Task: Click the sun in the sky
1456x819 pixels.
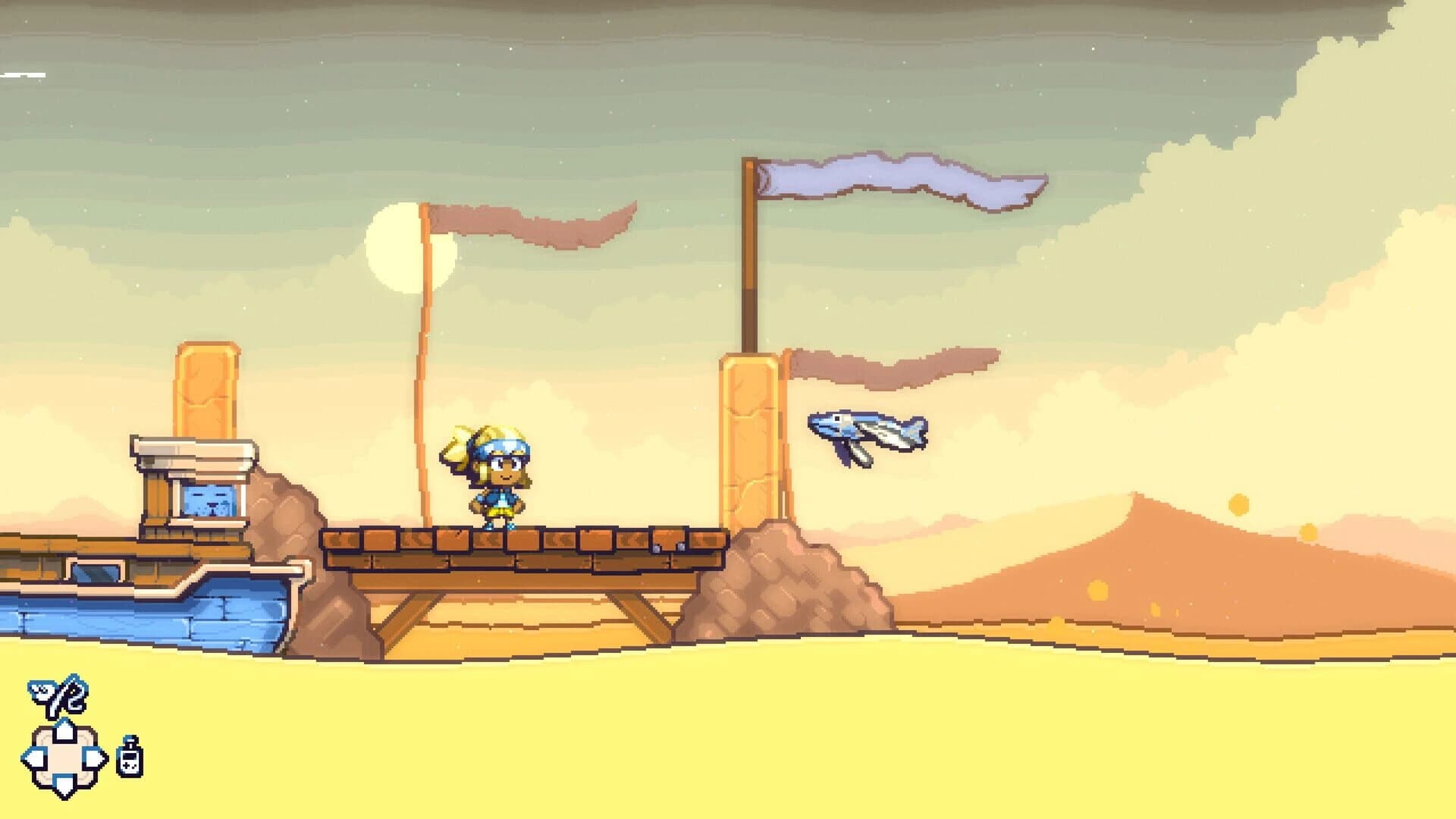Action: pyautogui.click(x=387, y=250)
